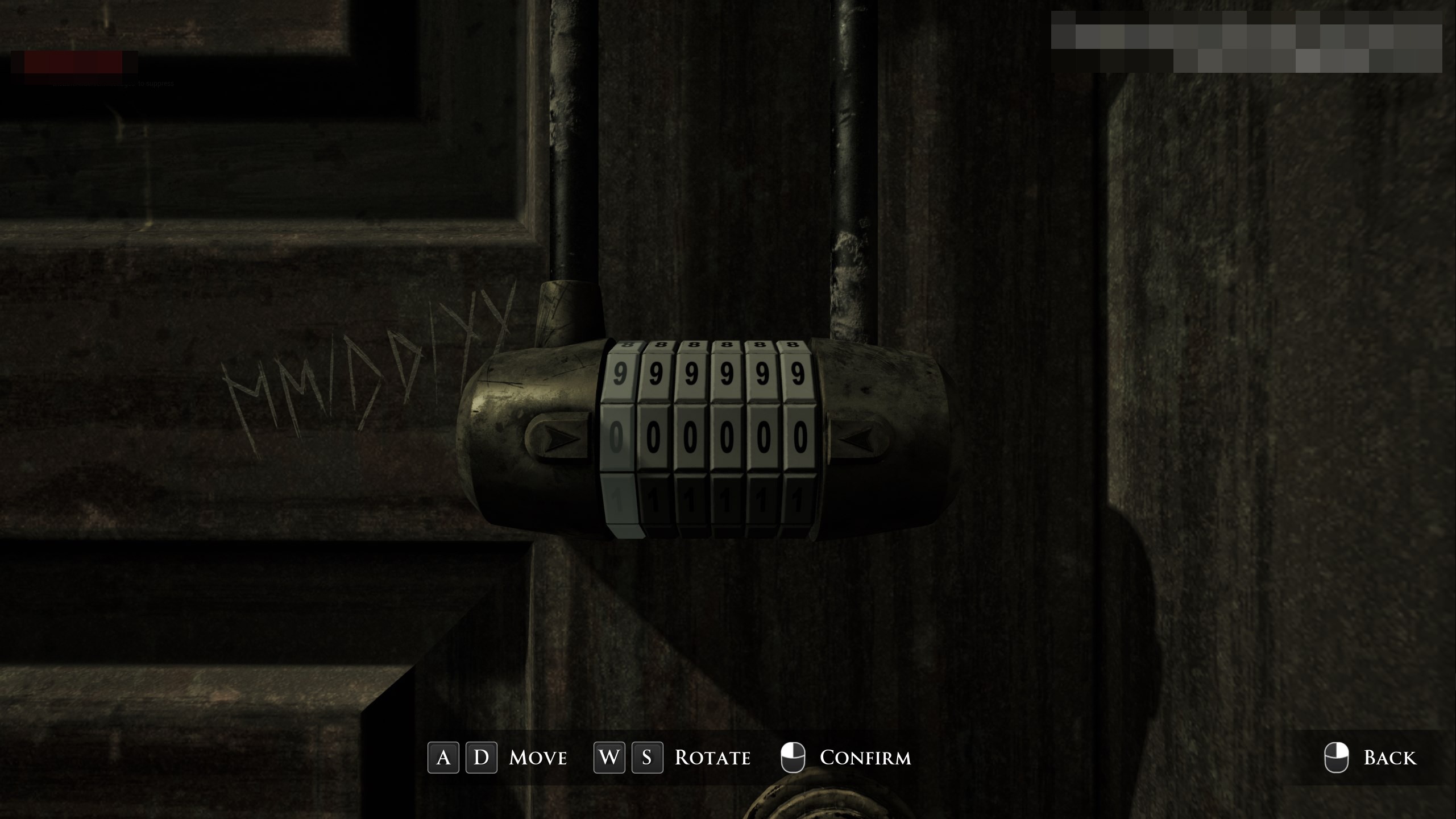The width and height of the screenshot is (1456, 819).
Task: Click the W key icon before Rotate
Action: (608, 758)
